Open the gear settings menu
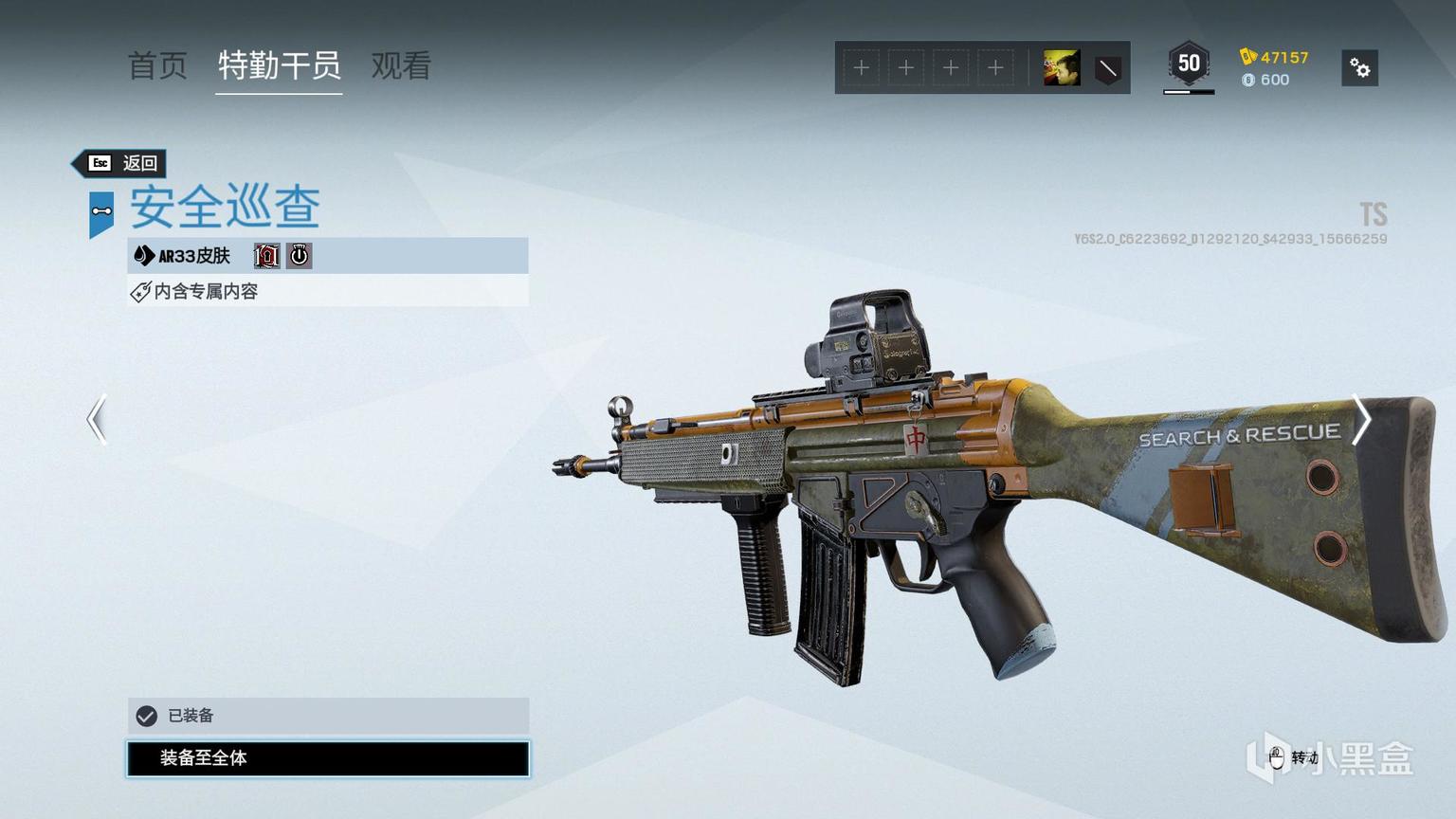Image resolution: width=1456 pixels, height=819 pixels. tap(1359, 68)
